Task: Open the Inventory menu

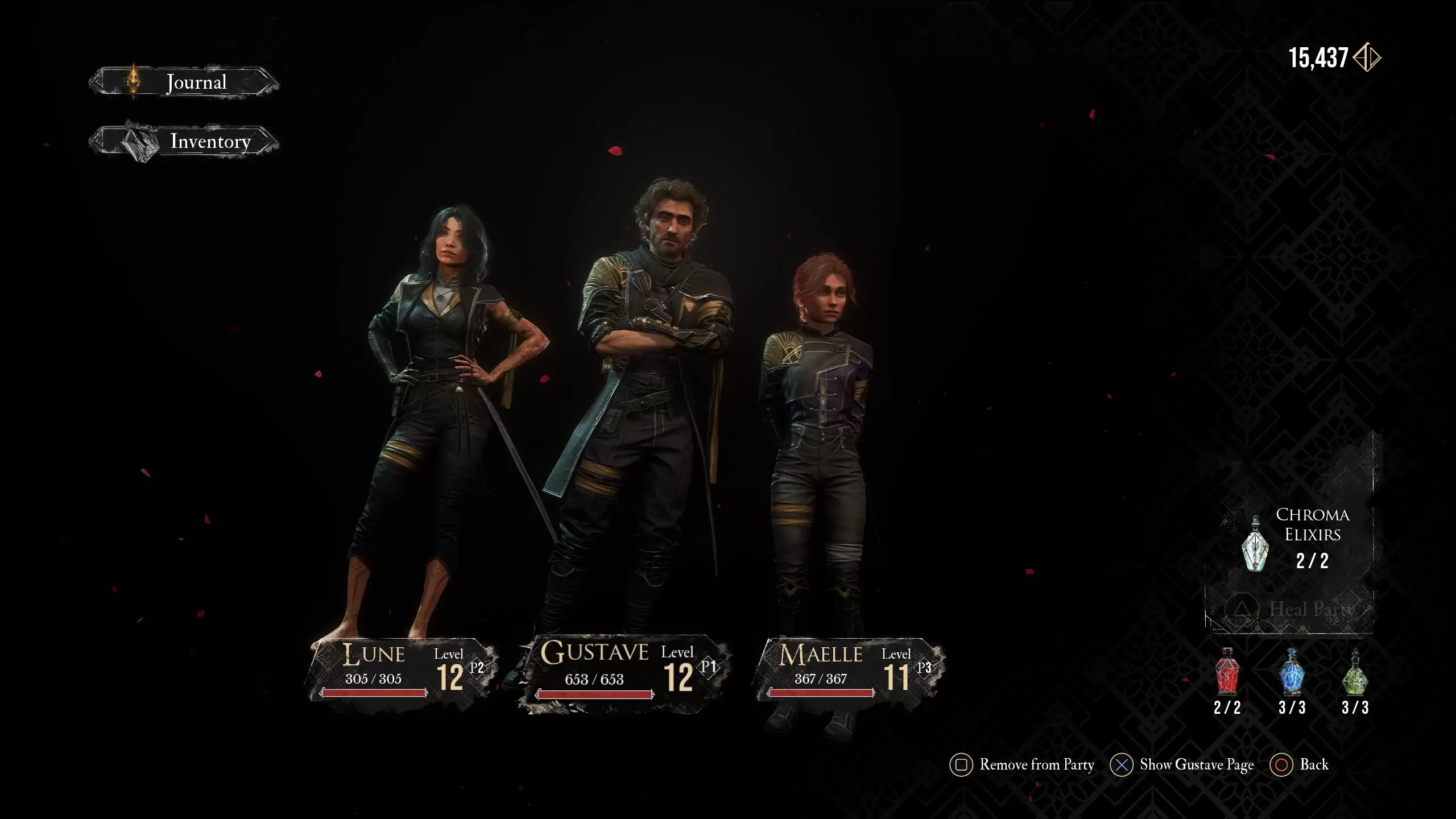Action: [184, 141]
